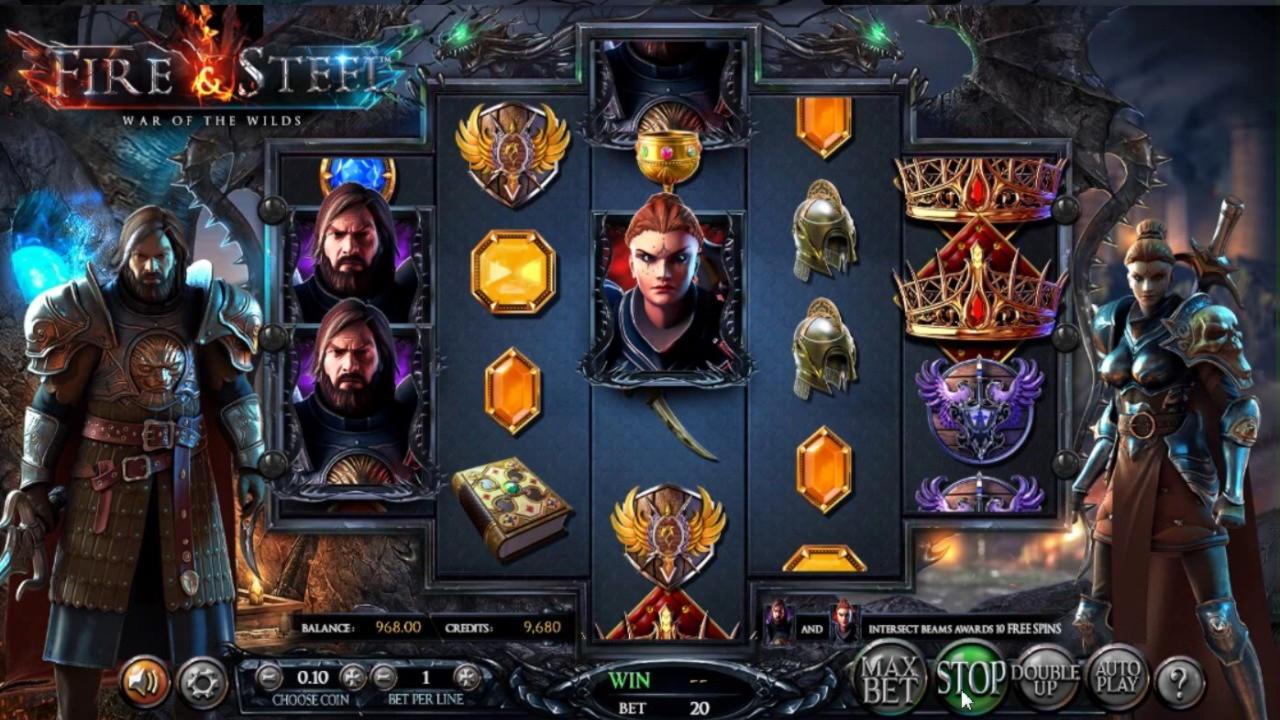Image resolution: width=1280 pixels, height=720 pixels.
Task: Open the gear settings menu
Action: pyautogui.click(x=202, y=682)
